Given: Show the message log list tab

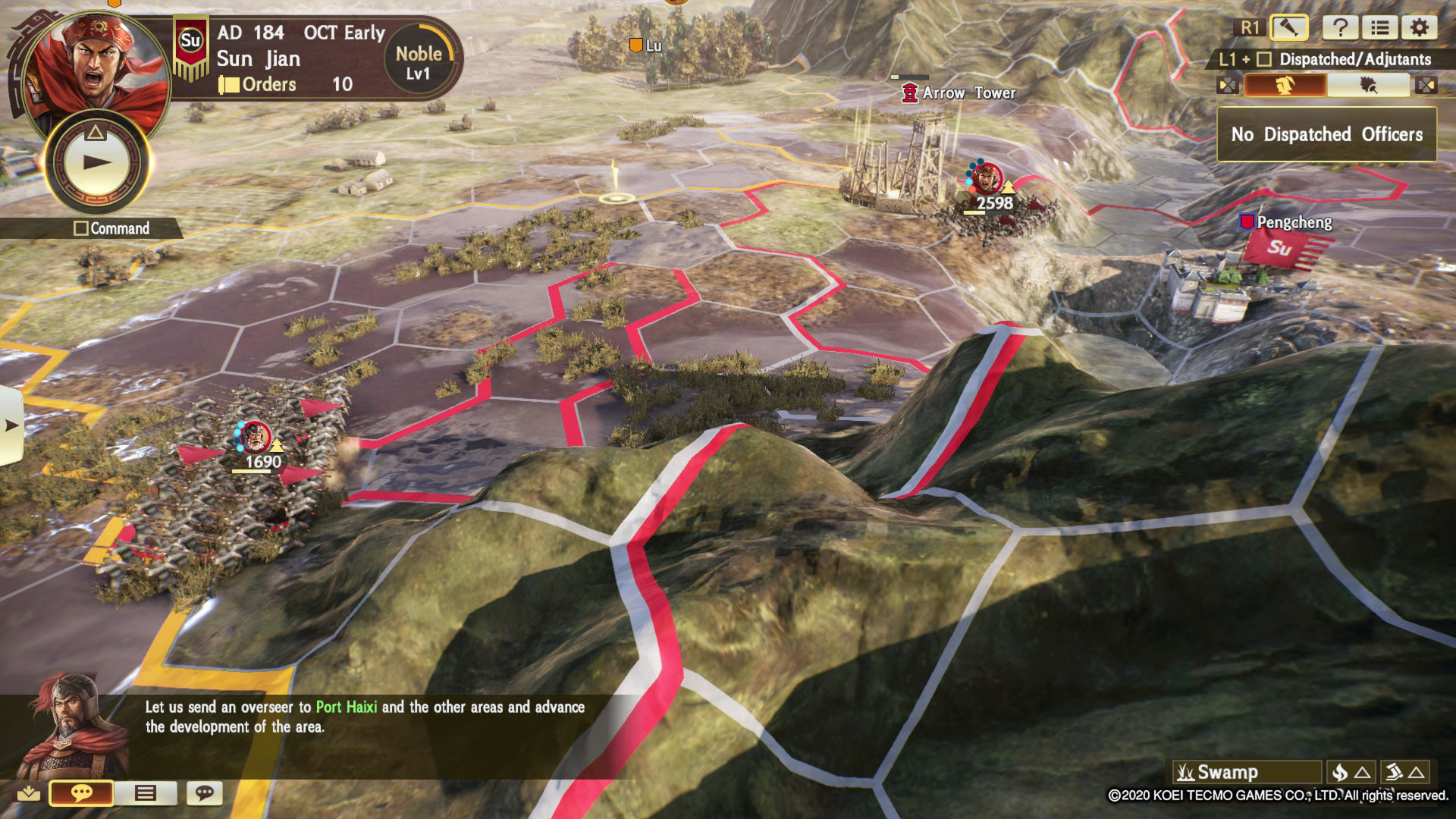Looking at the screenshot, I should pyautogui.click(x=145, y=793).
